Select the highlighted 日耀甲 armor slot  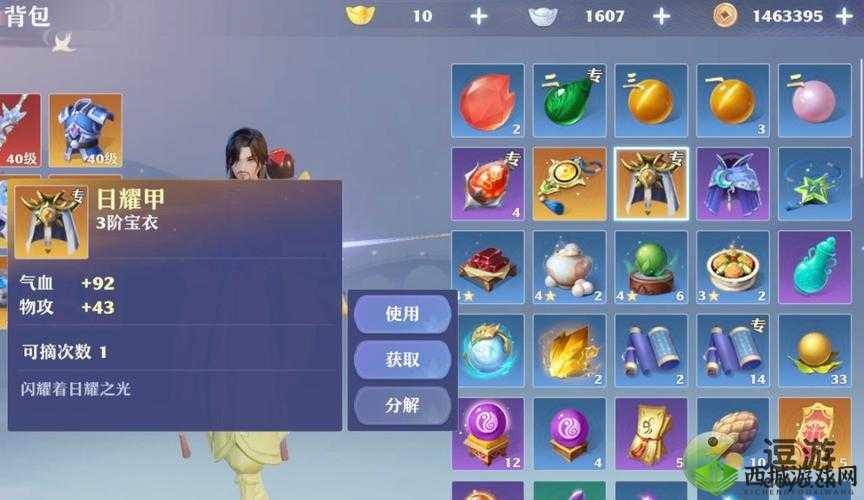tap(651, 184)
